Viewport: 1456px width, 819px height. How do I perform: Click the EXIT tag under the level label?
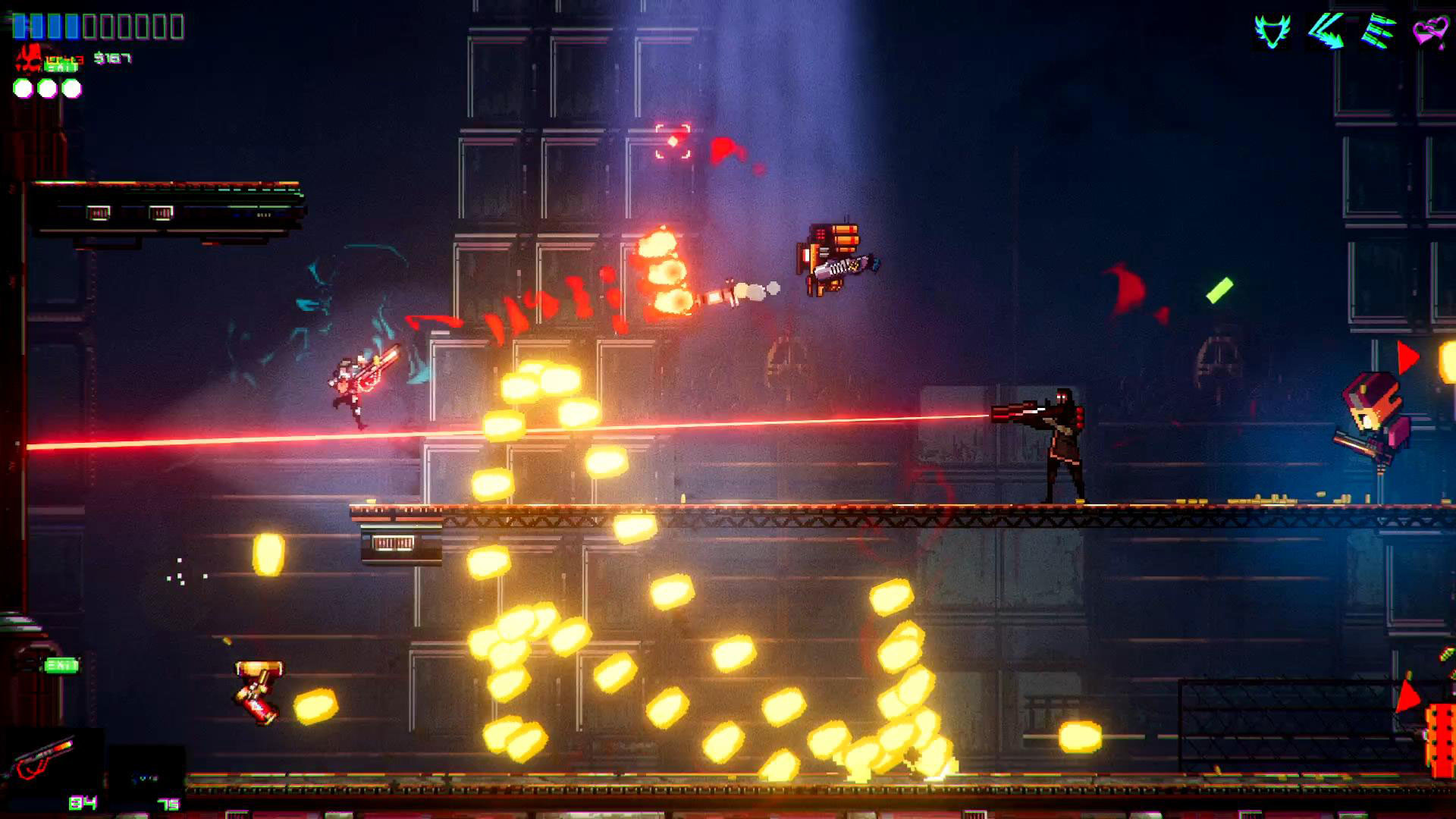click(61, 67)
